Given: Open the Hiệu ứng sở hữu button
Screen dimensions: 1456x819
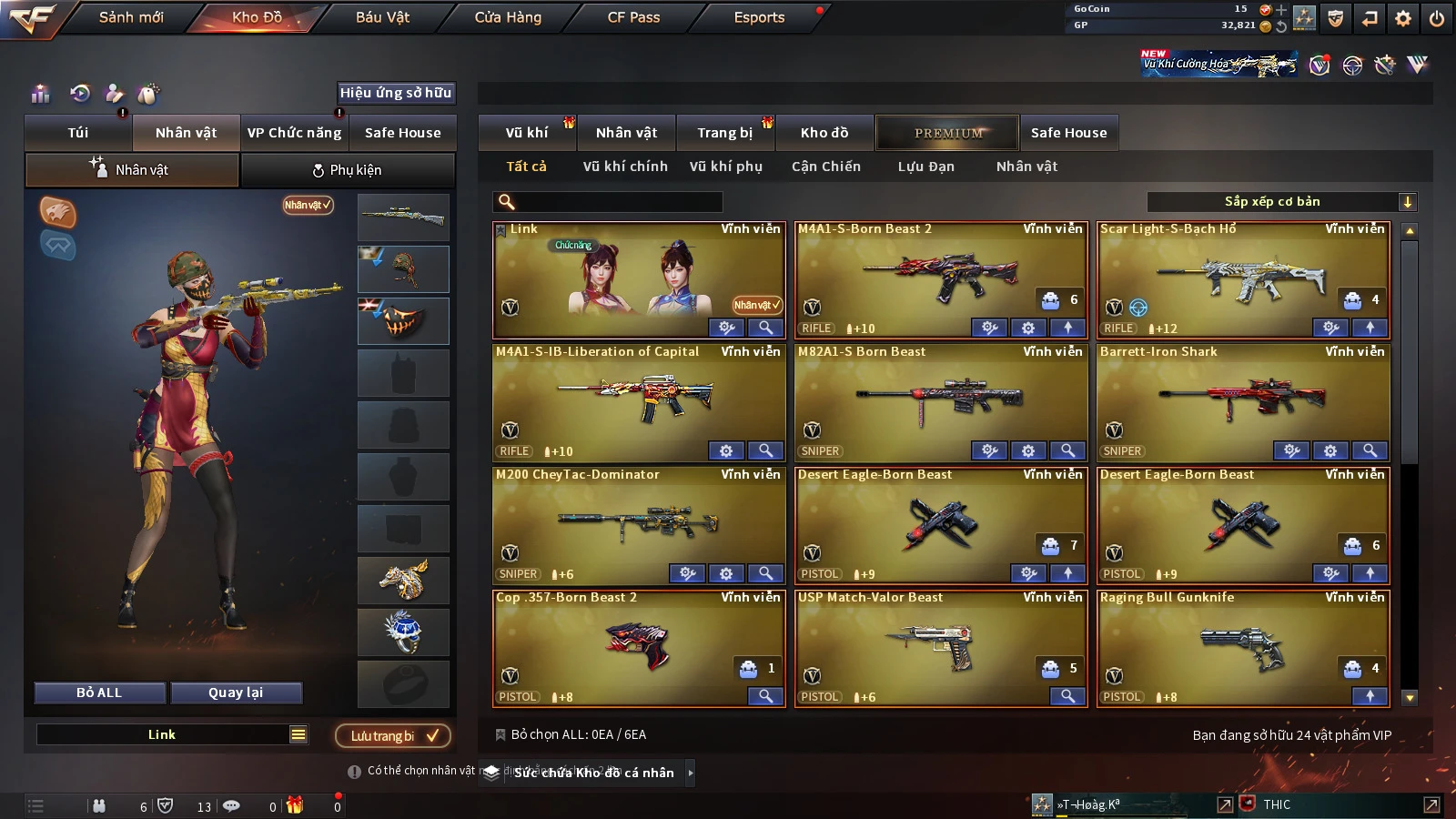Looking at the screenshot, I should click(x=396, y=93).
